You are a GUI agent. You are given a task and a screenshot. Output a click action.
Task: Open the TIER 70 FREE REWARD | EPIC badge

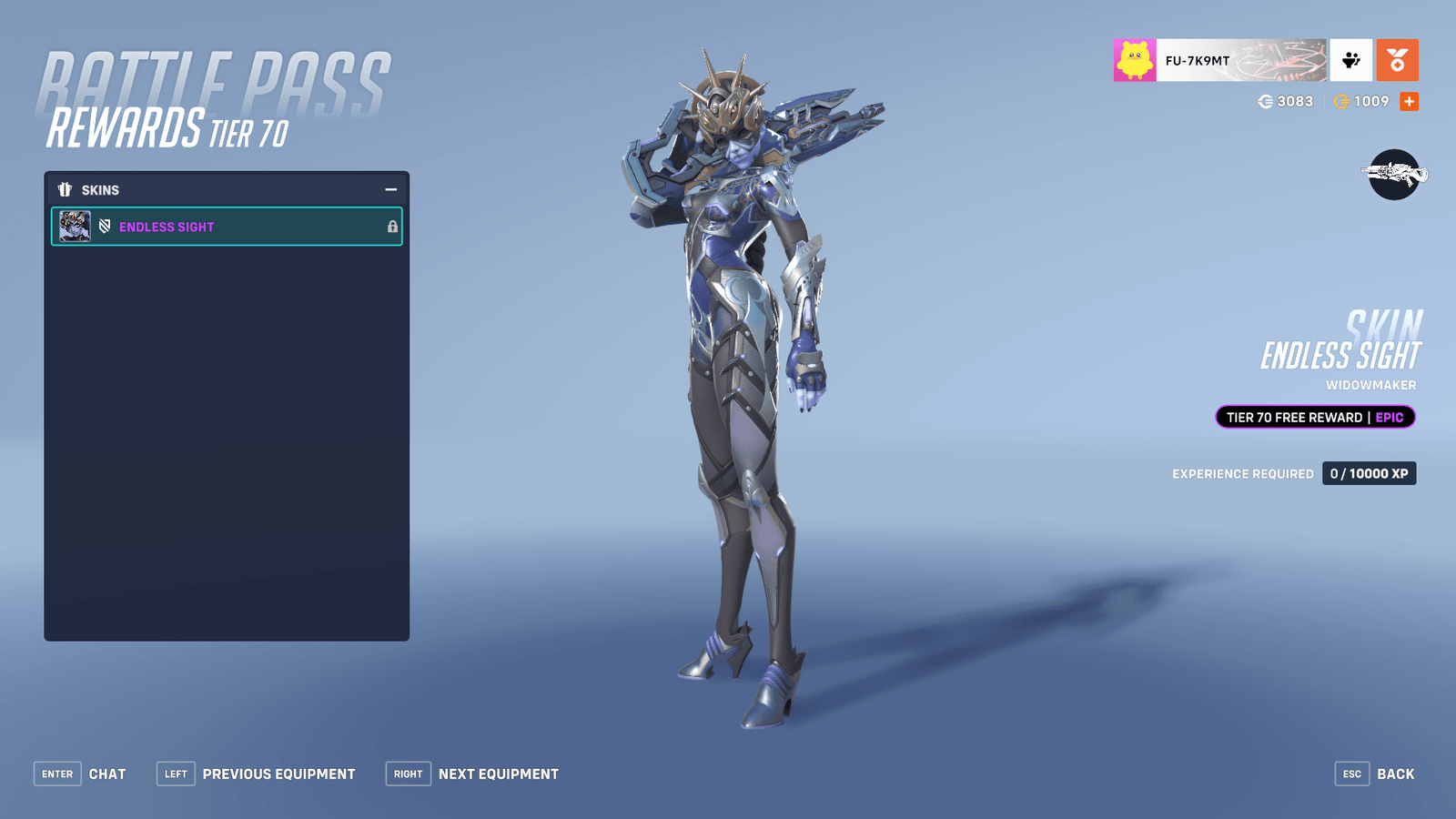[1314, 417]
